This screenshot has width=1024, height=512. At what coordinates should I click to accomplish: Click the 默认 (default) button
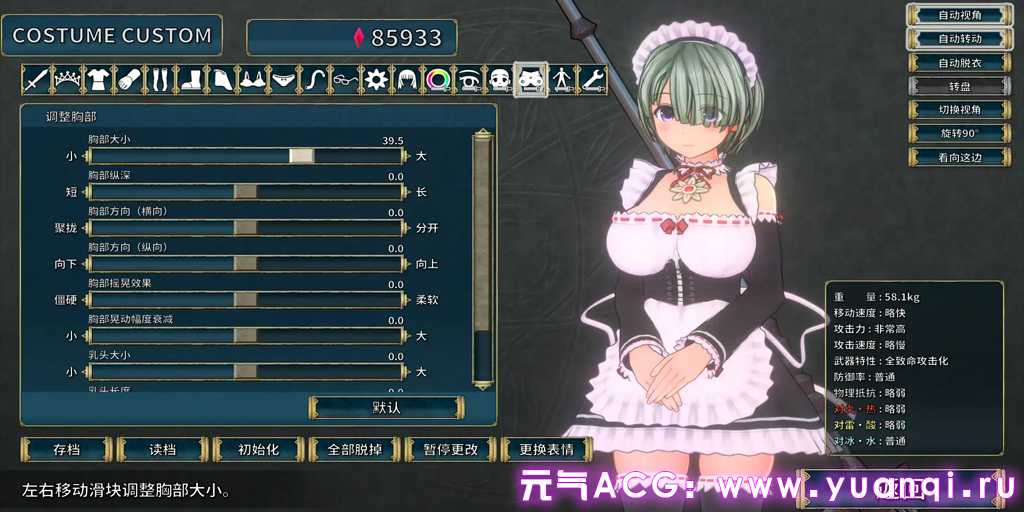pos(386,407)
